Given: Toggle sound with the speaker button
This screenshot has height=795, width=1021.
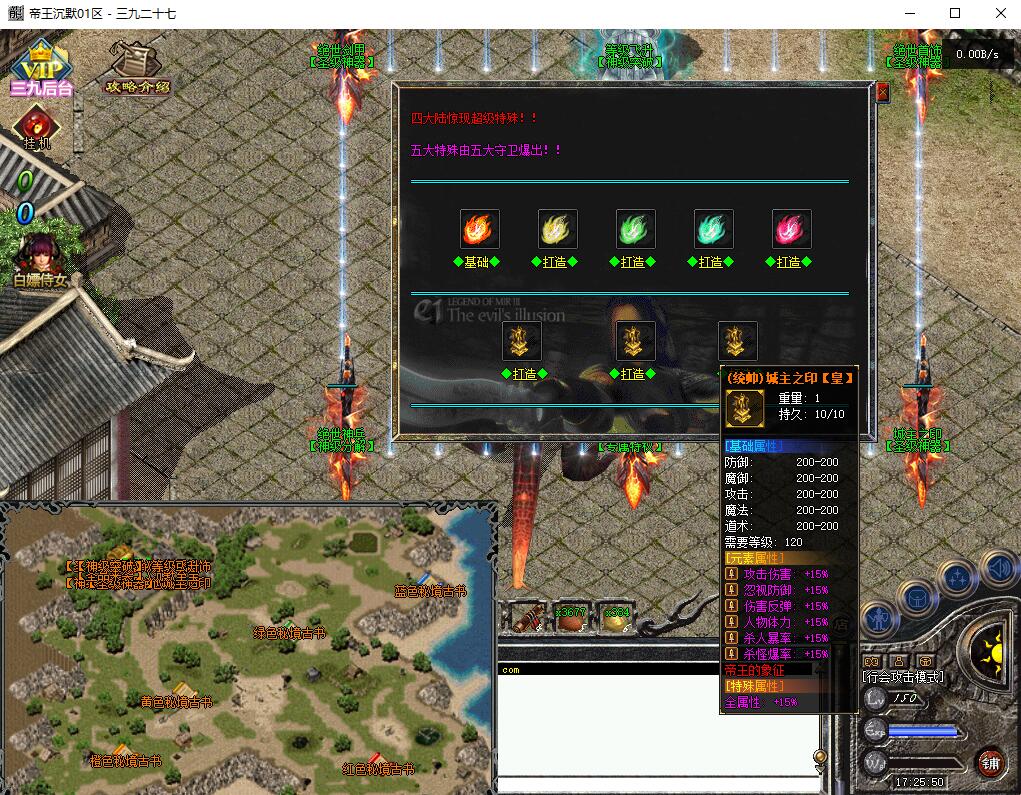Looking at the screenshot, I should (x=998, y=567).
